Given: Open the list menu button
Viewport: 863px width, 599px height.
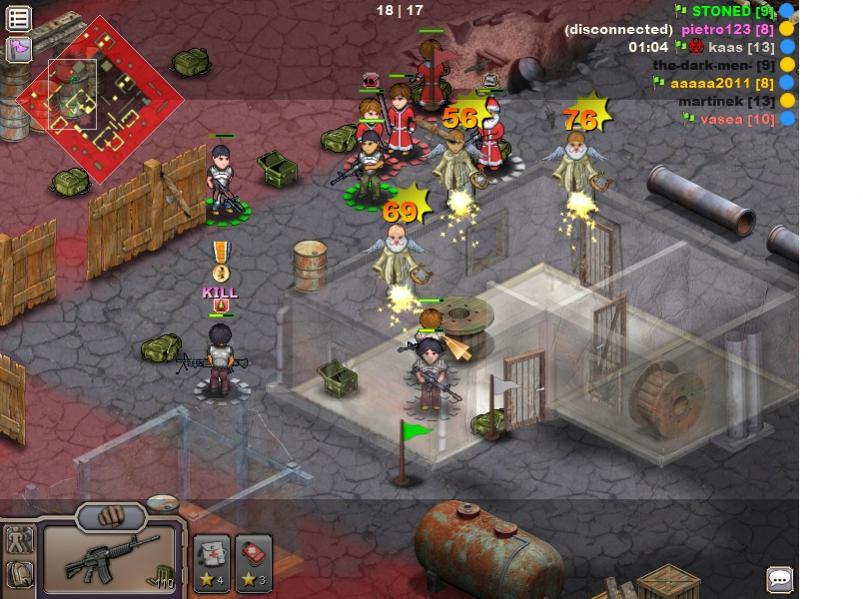Looking at the screenshot, I should tap(19, 18).
